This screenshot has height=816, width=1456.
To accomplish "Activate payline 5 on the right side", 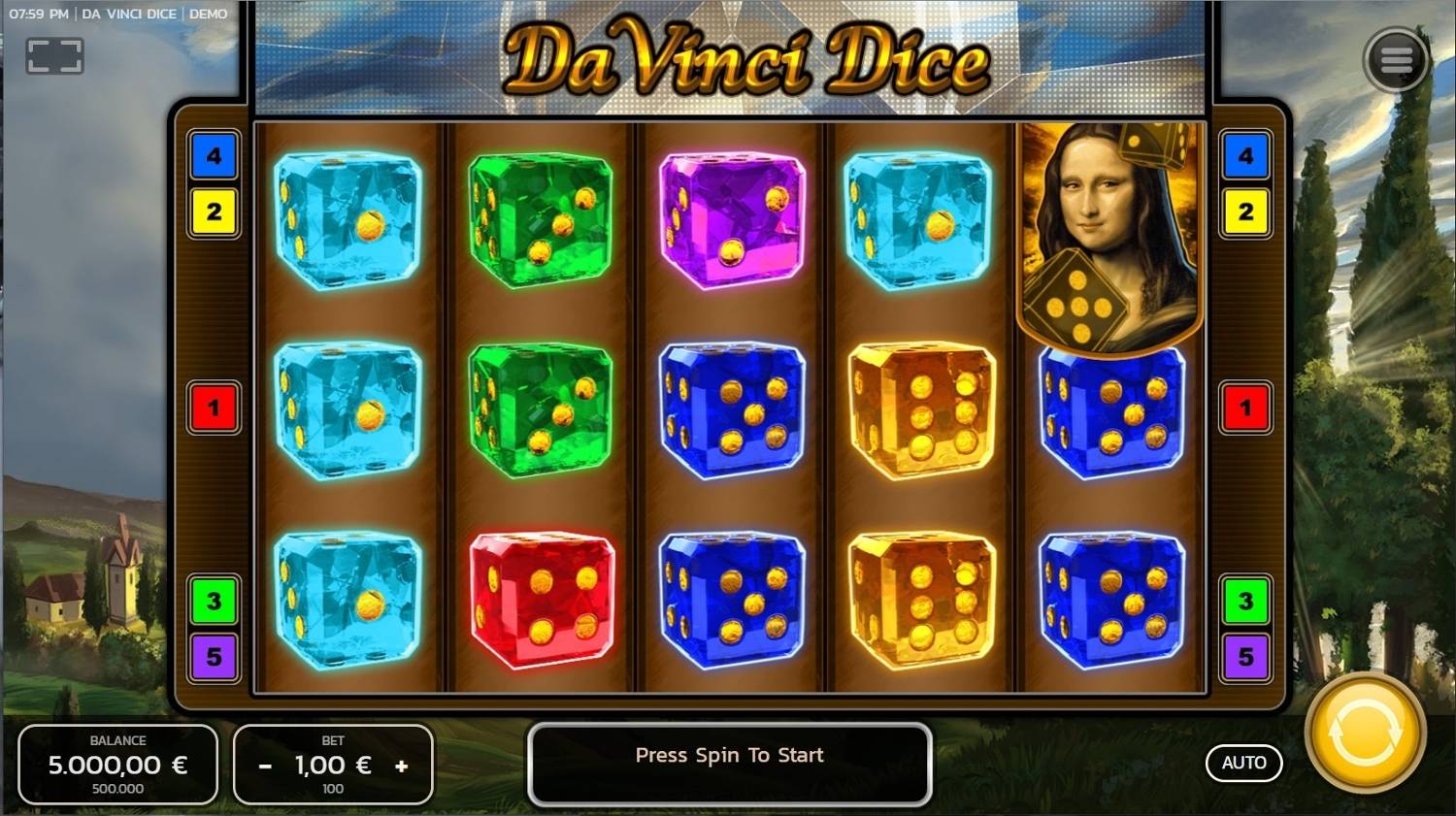I will pyautogui.click(x=1245, y=656).
